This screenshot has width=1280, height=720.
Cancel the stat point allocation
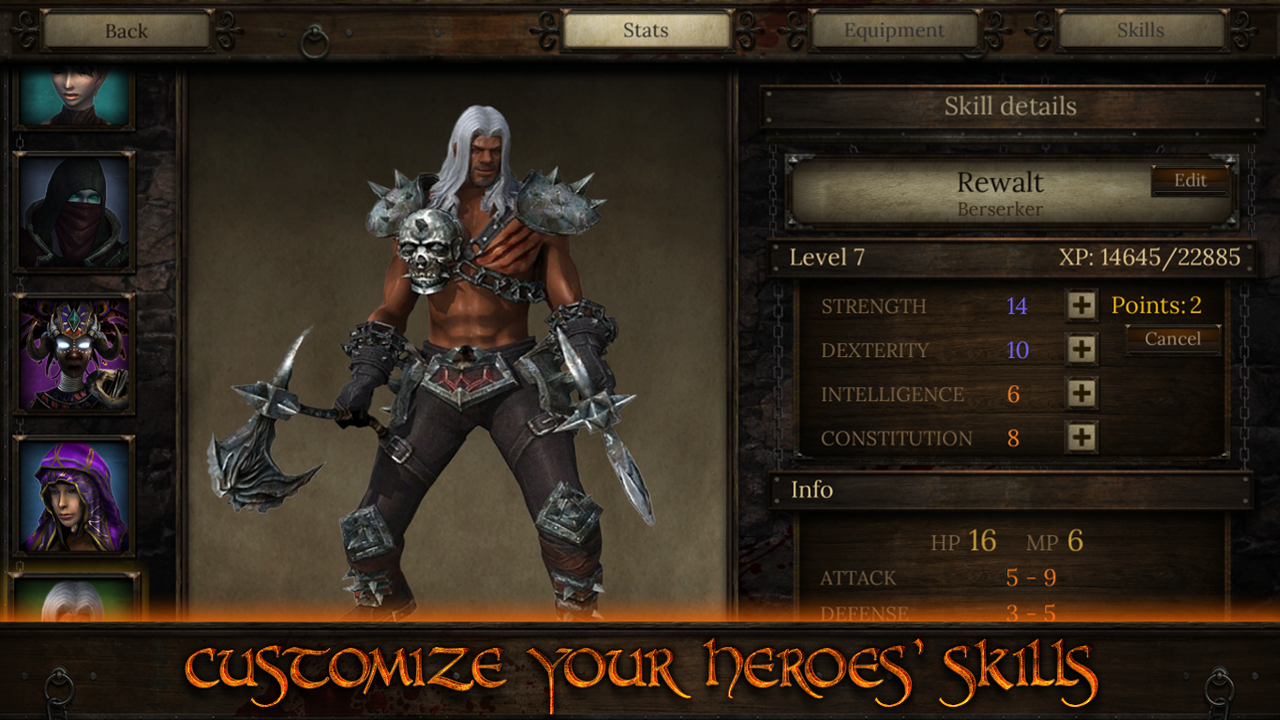pos(1172,340)
